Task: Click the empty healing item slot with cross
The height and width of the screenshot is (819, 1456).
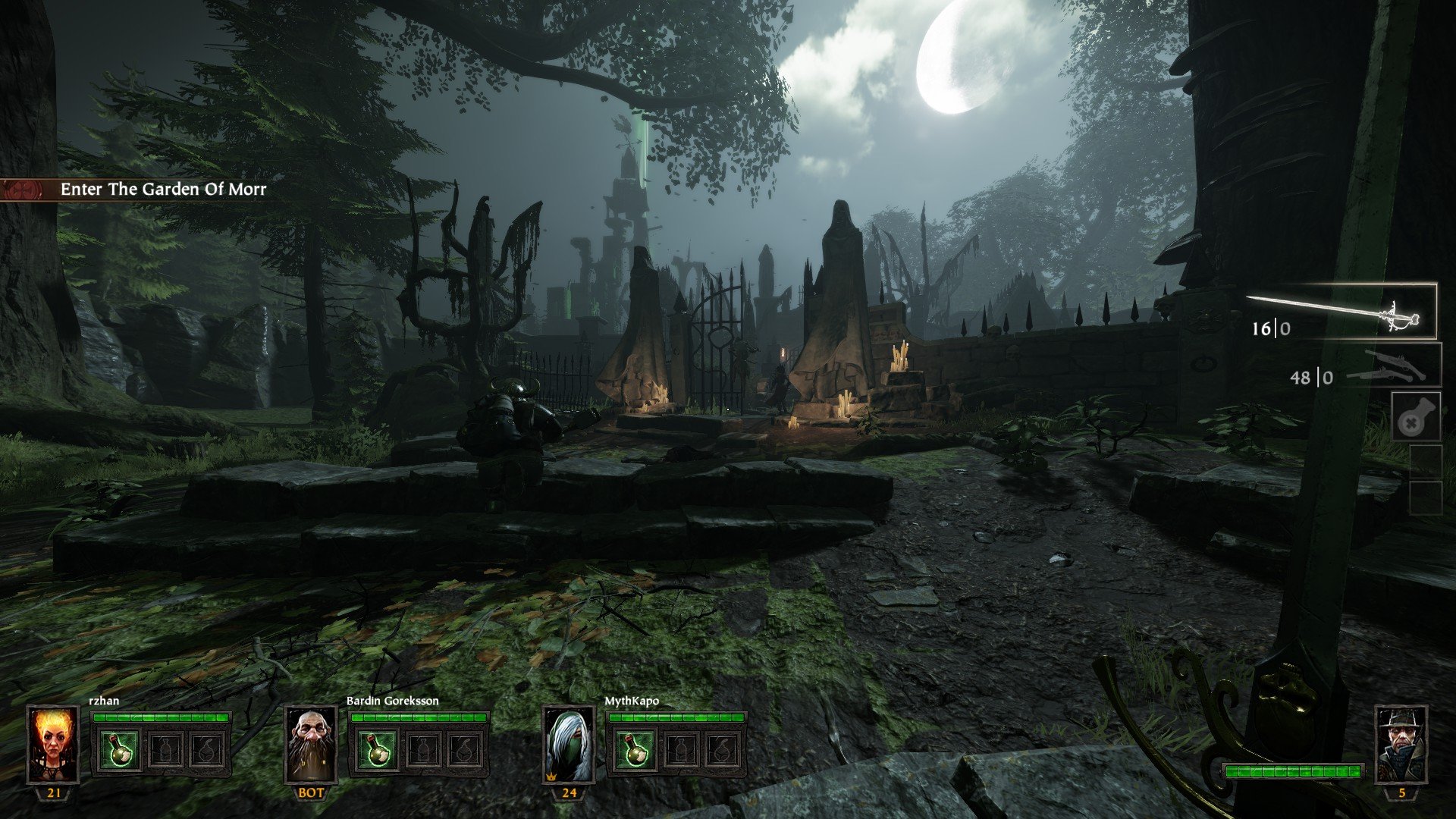Action: point(1416,417)
